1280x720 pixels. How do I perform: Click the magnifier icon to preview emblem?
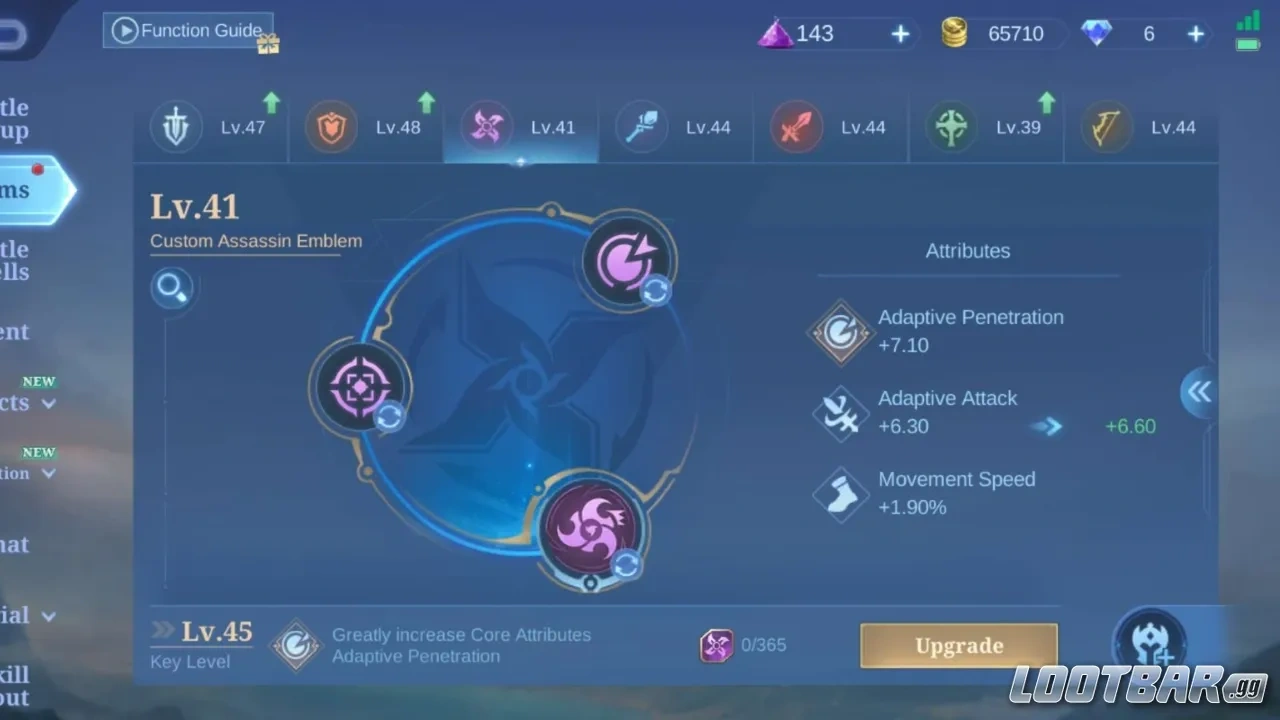click(171, 287)
